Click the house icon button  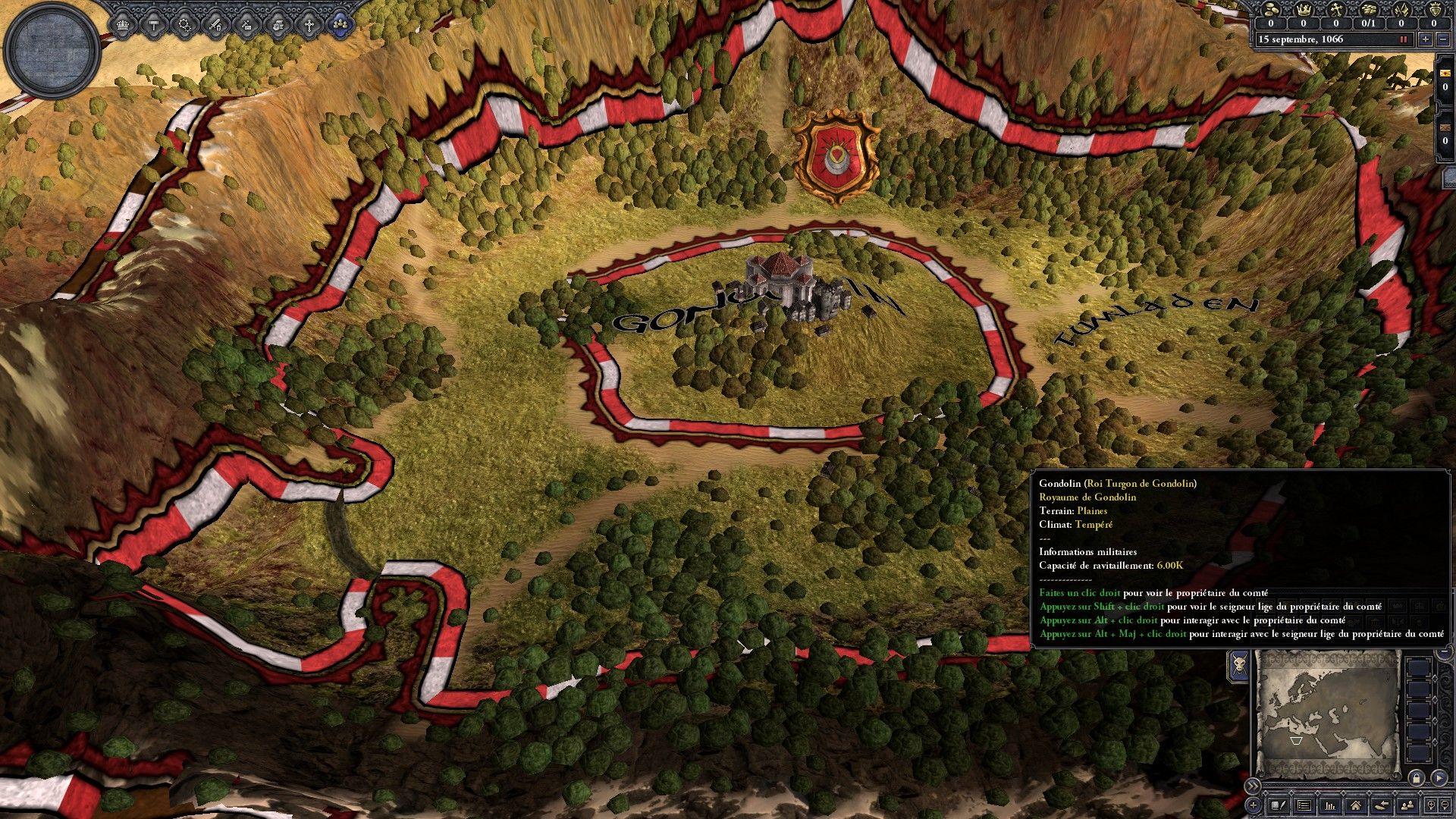click(1356, 805)
